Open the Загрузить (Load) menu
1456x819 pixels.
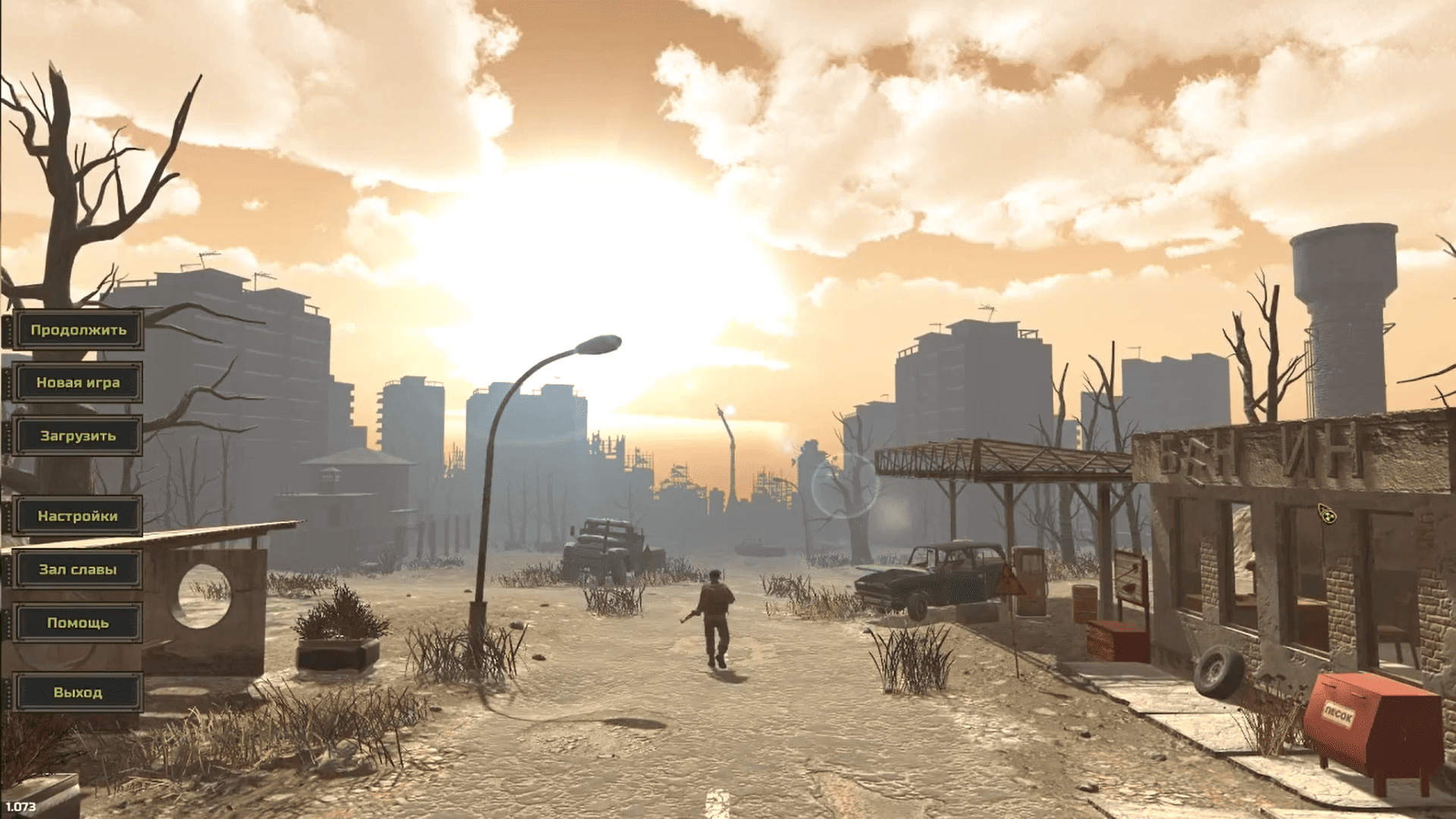(78, 436)
